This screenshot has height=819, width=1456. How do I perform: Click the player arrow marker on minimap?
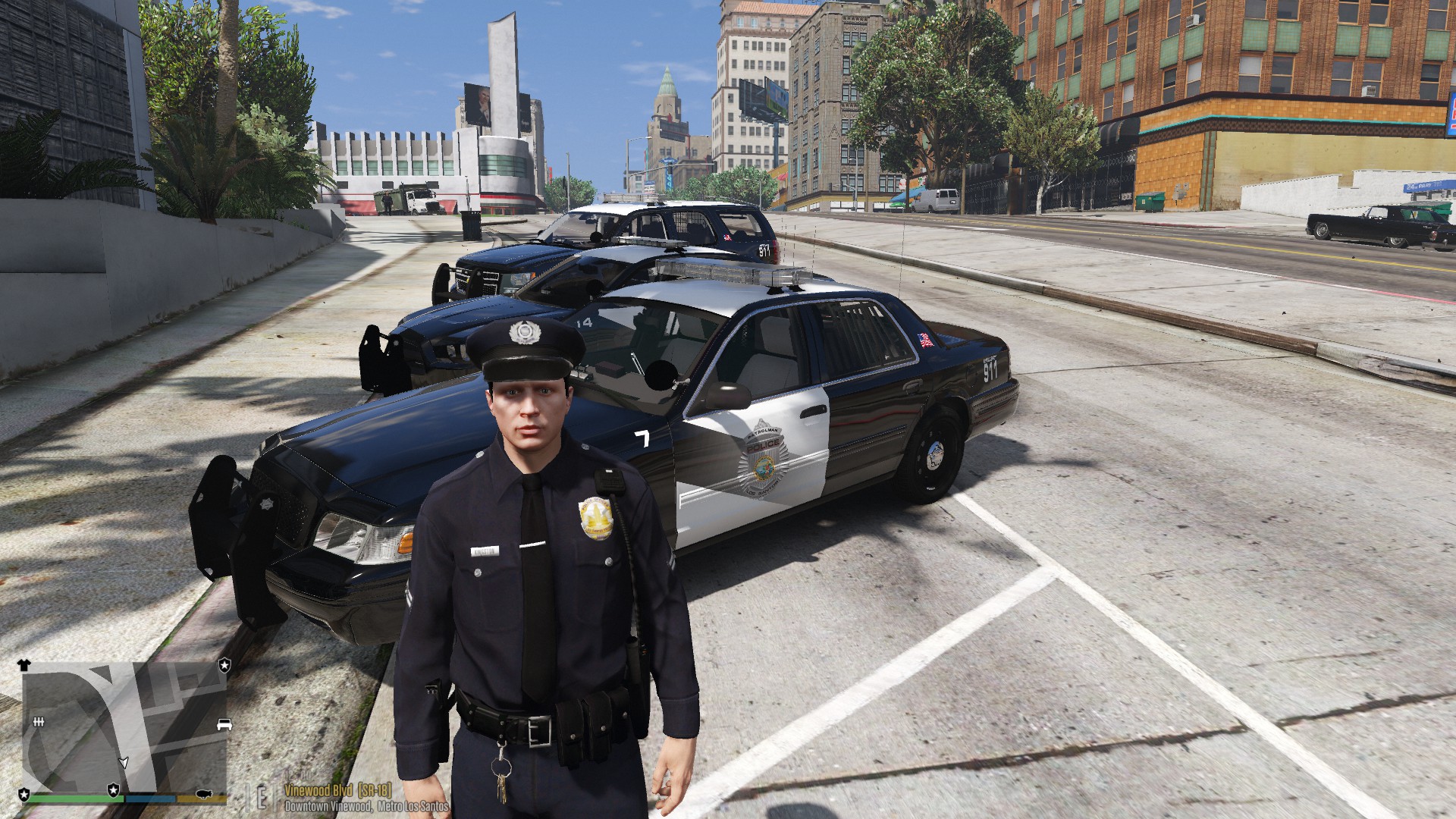(x=124, y=761)
